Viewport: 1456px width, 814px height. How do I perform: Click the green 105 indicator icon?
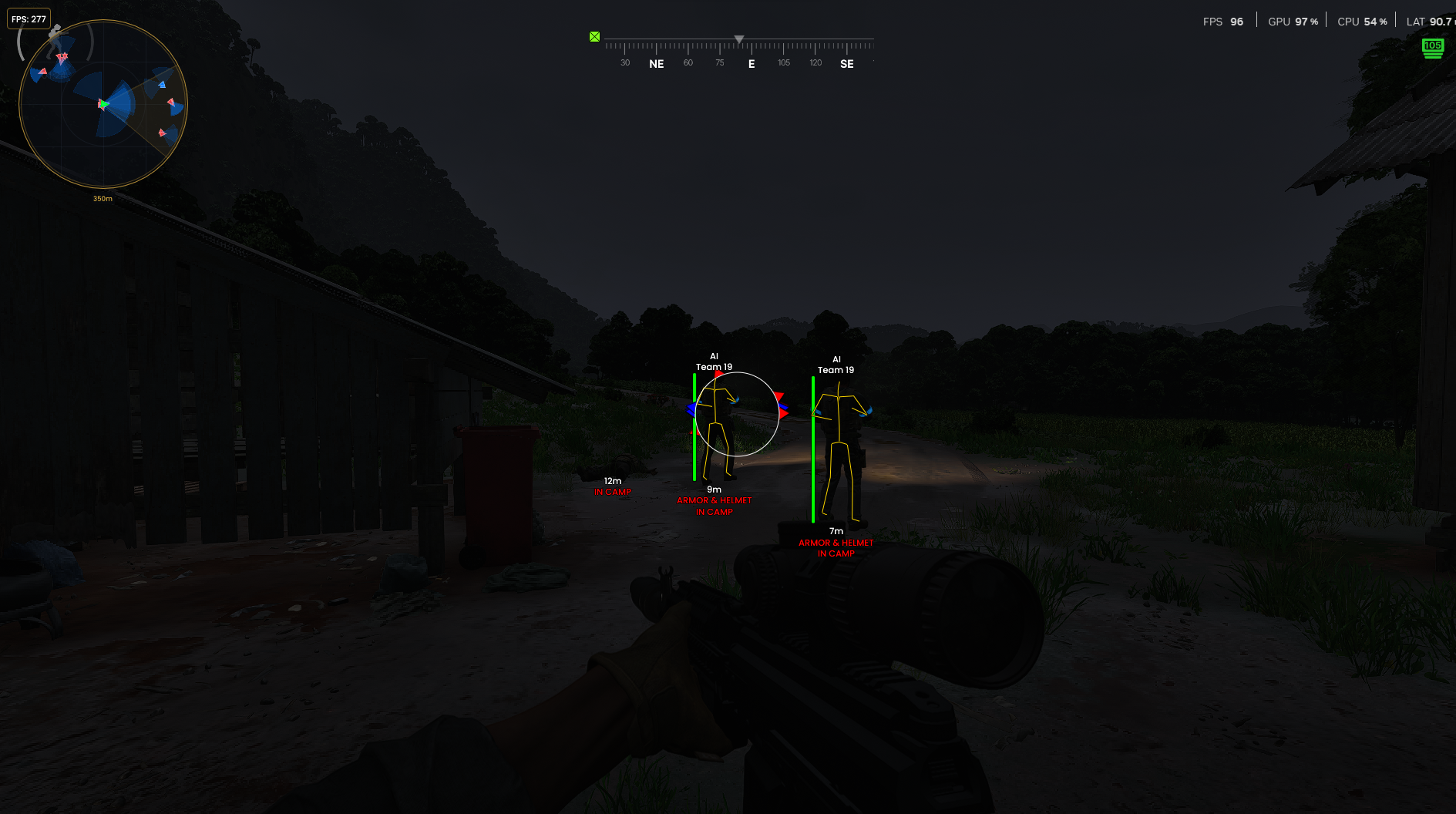pos(1432,47)
